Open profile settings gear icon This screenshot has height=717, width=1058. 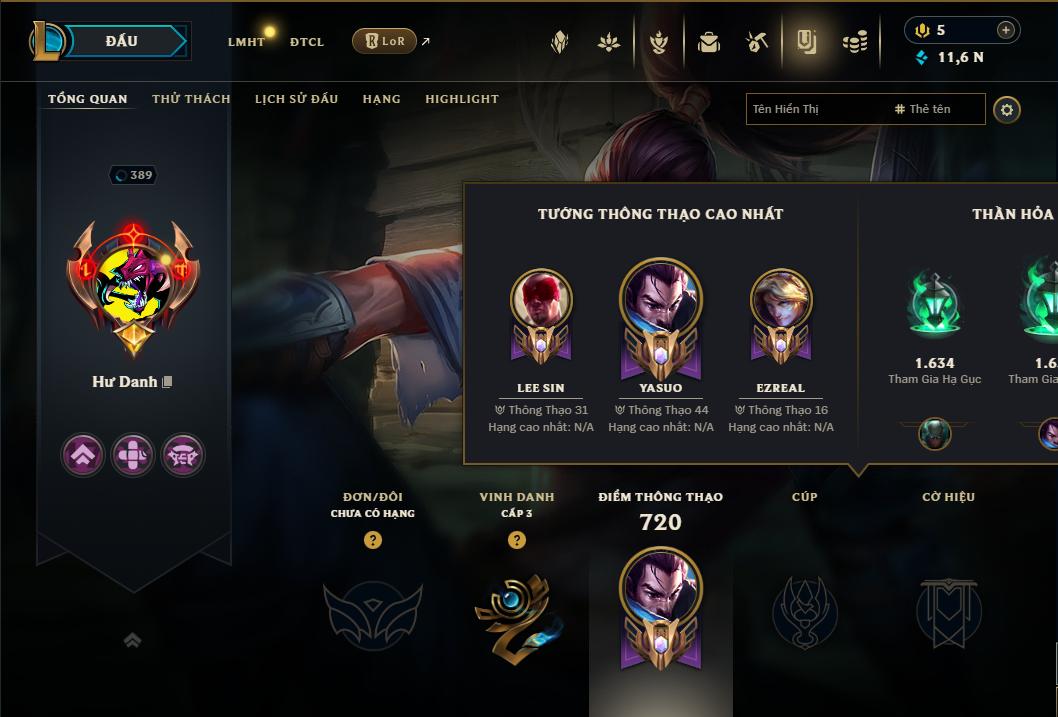click(x=1007, y=109)
